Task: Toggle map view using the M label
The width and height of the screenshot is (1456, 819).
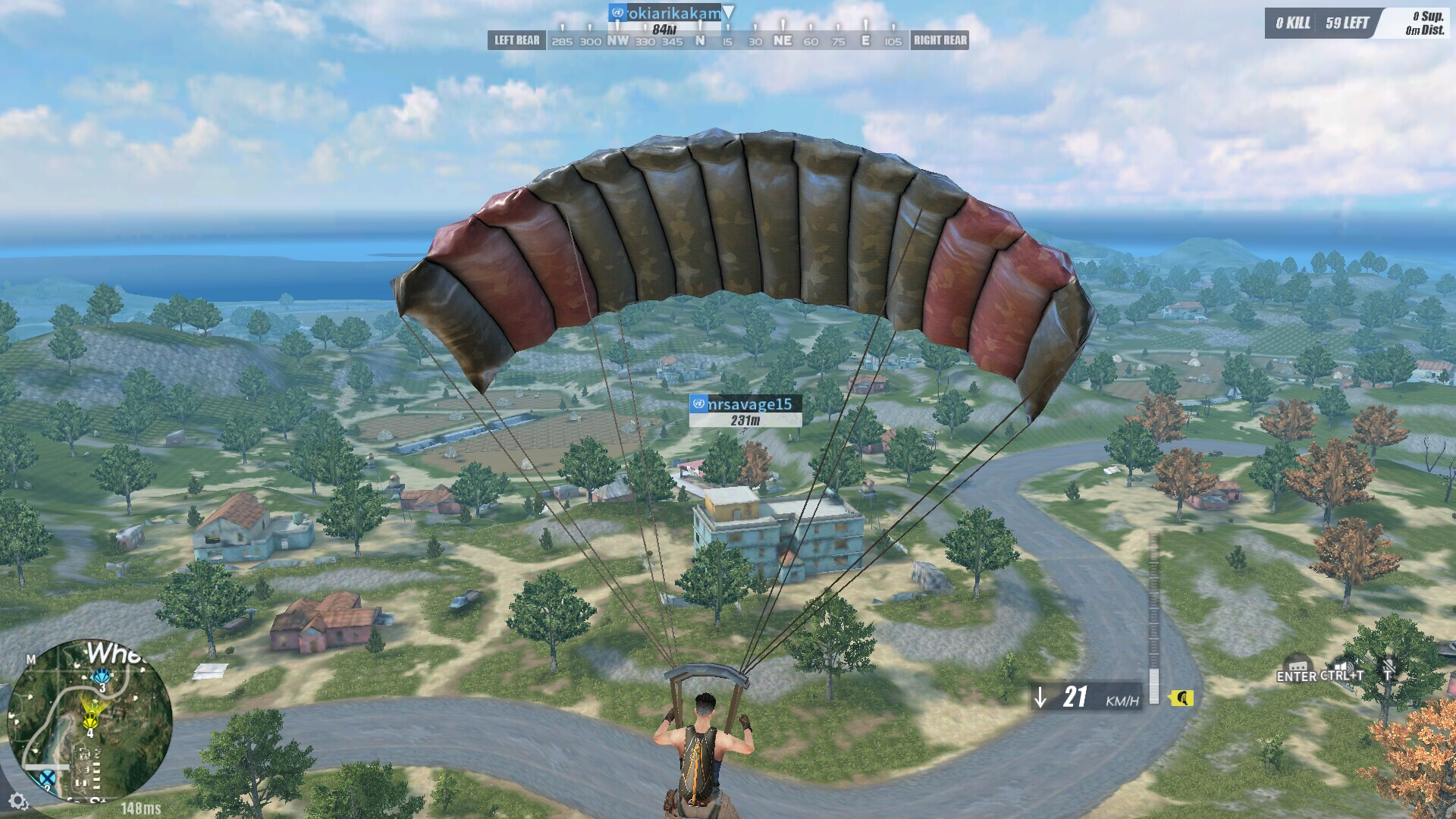Action: coord(32,658)
